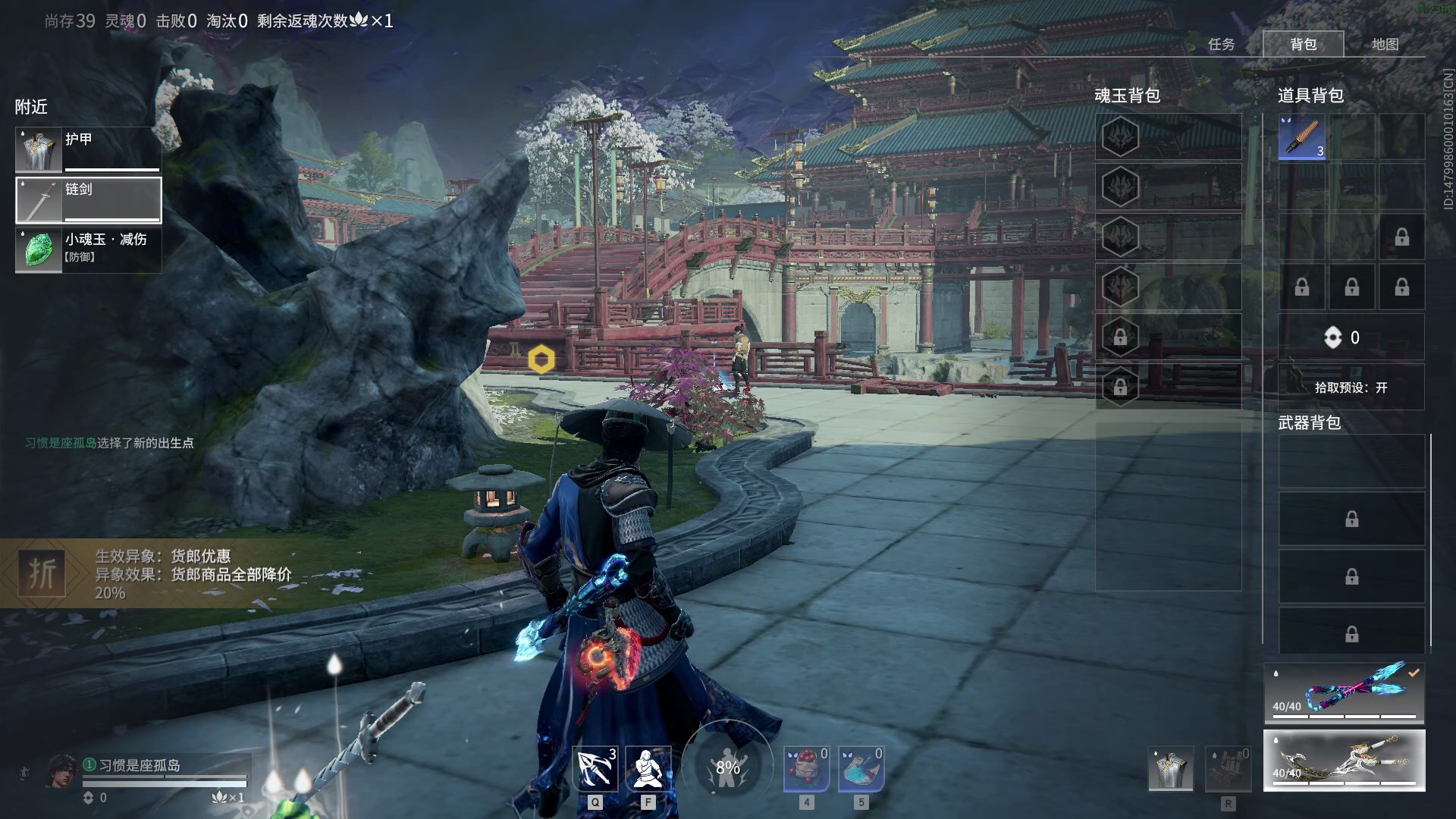Image resolution: width=1456 pixels, height=819 pixels.
Task: Activate the meditating figure skill icon
Action: coord(648,769)
